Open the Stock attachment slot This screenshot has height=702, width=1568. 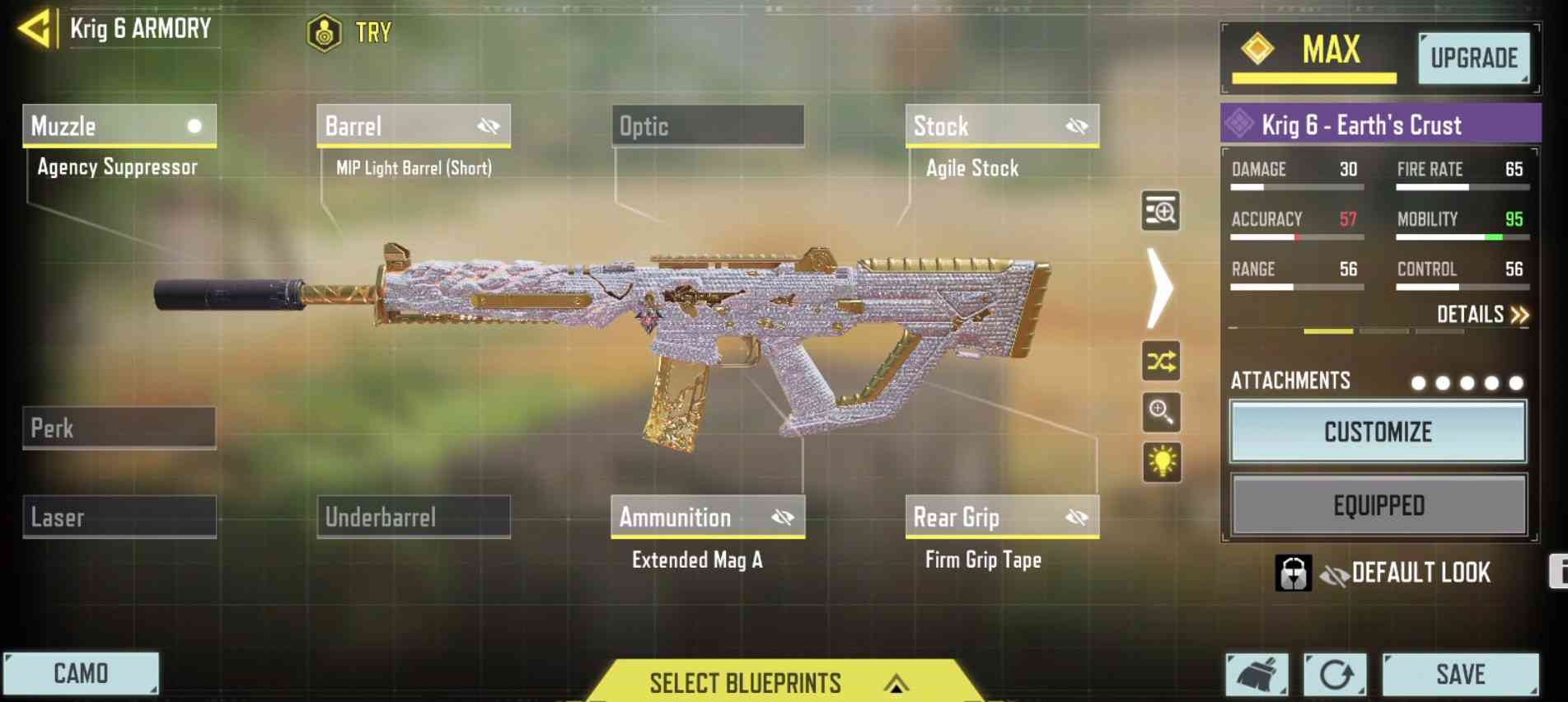click(1001, 126)
